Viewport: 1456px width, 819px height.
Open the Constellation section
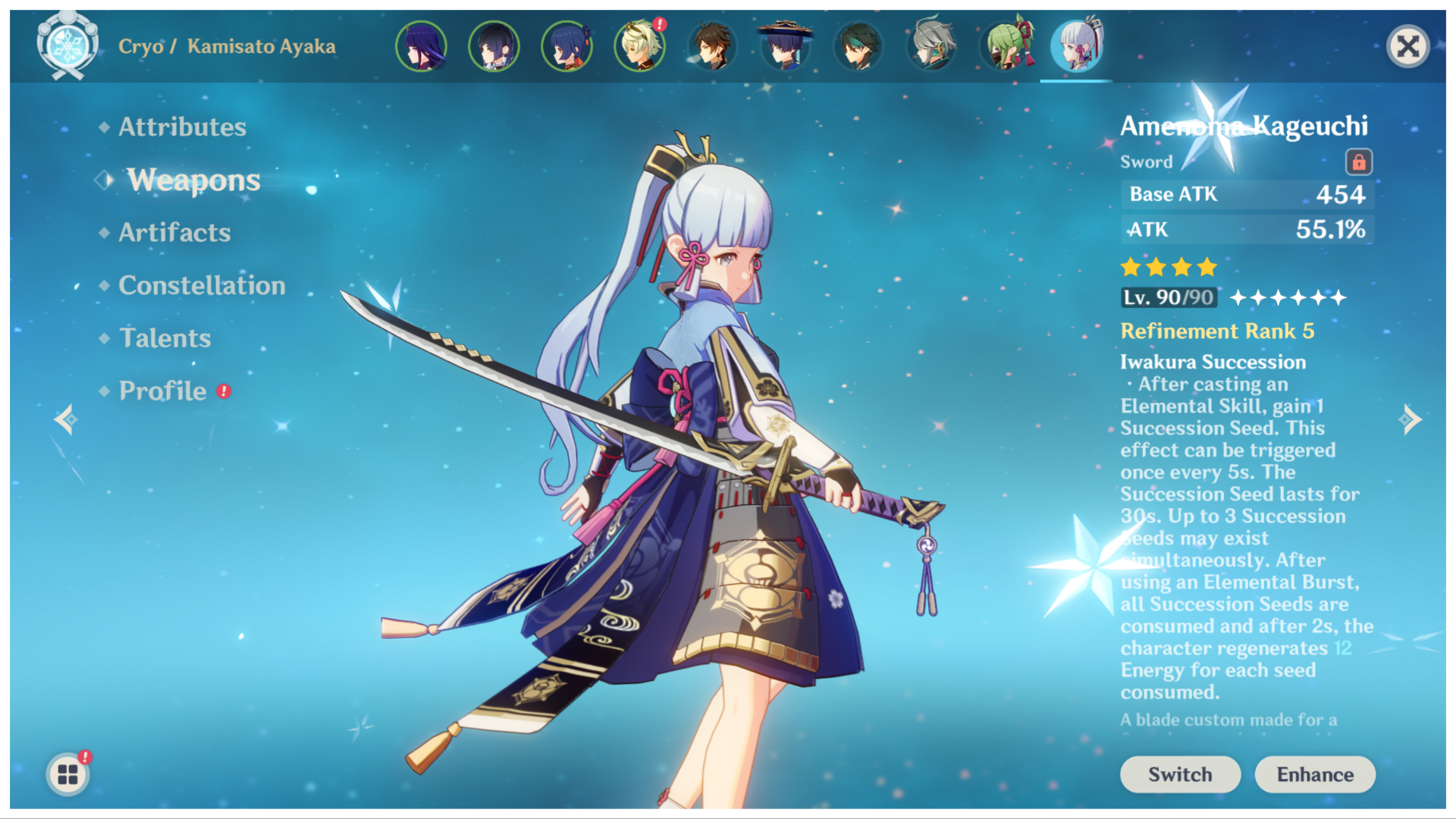click(x=202, y=285)
